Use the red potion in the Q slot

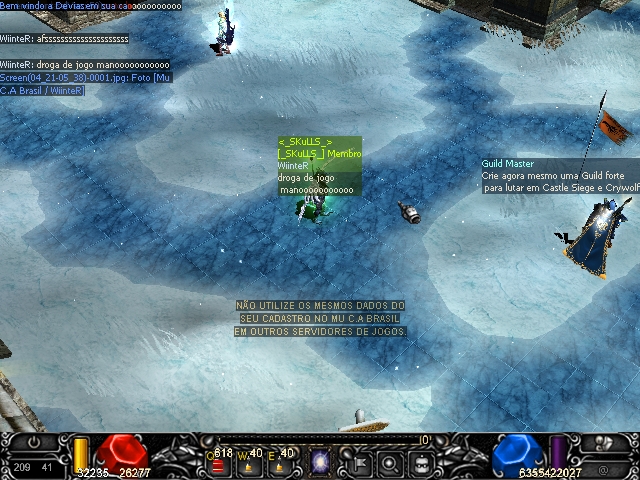(x=217, y=465)
